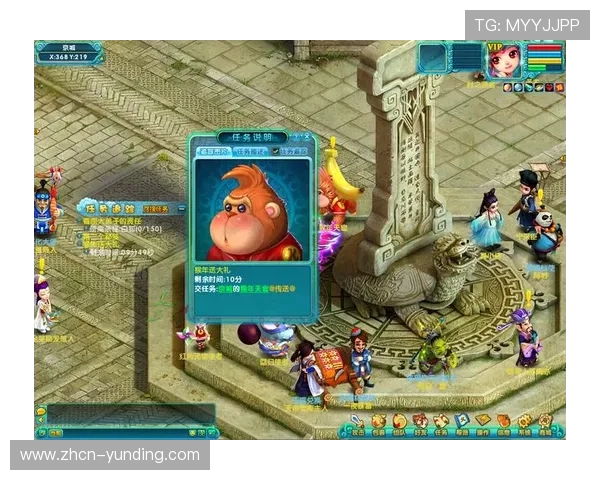Open the 帮派 guild panel
The height and width of the screenshot is (480, 600).
pyautogui.click(x=462, y=422)
